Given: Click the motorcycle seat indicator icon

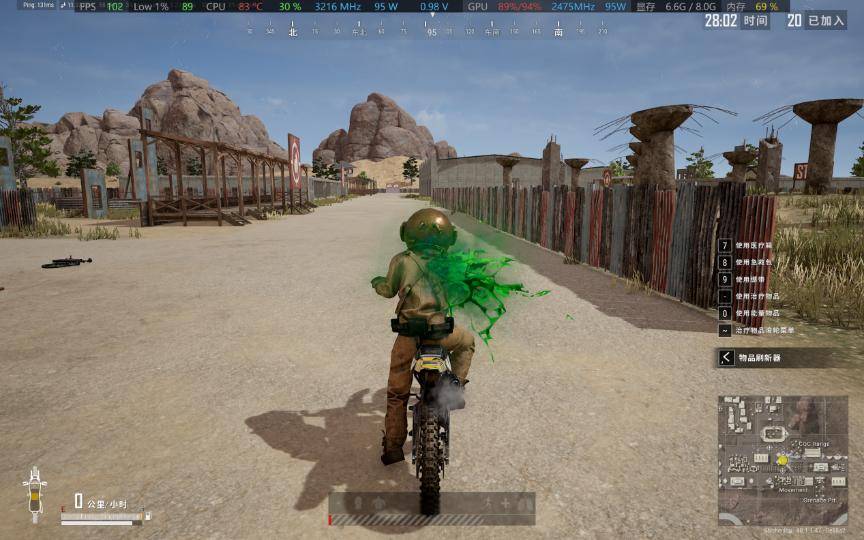Looking at the screenshot, I should coord(35,494).
